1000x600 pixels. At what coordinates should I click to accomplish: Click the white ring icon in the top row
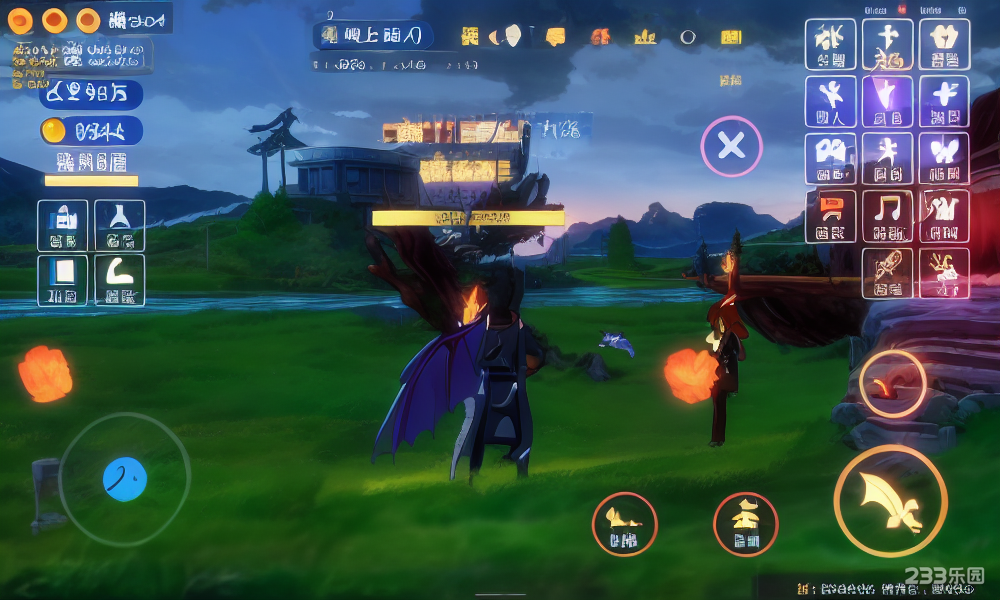(x=688, y=37)
